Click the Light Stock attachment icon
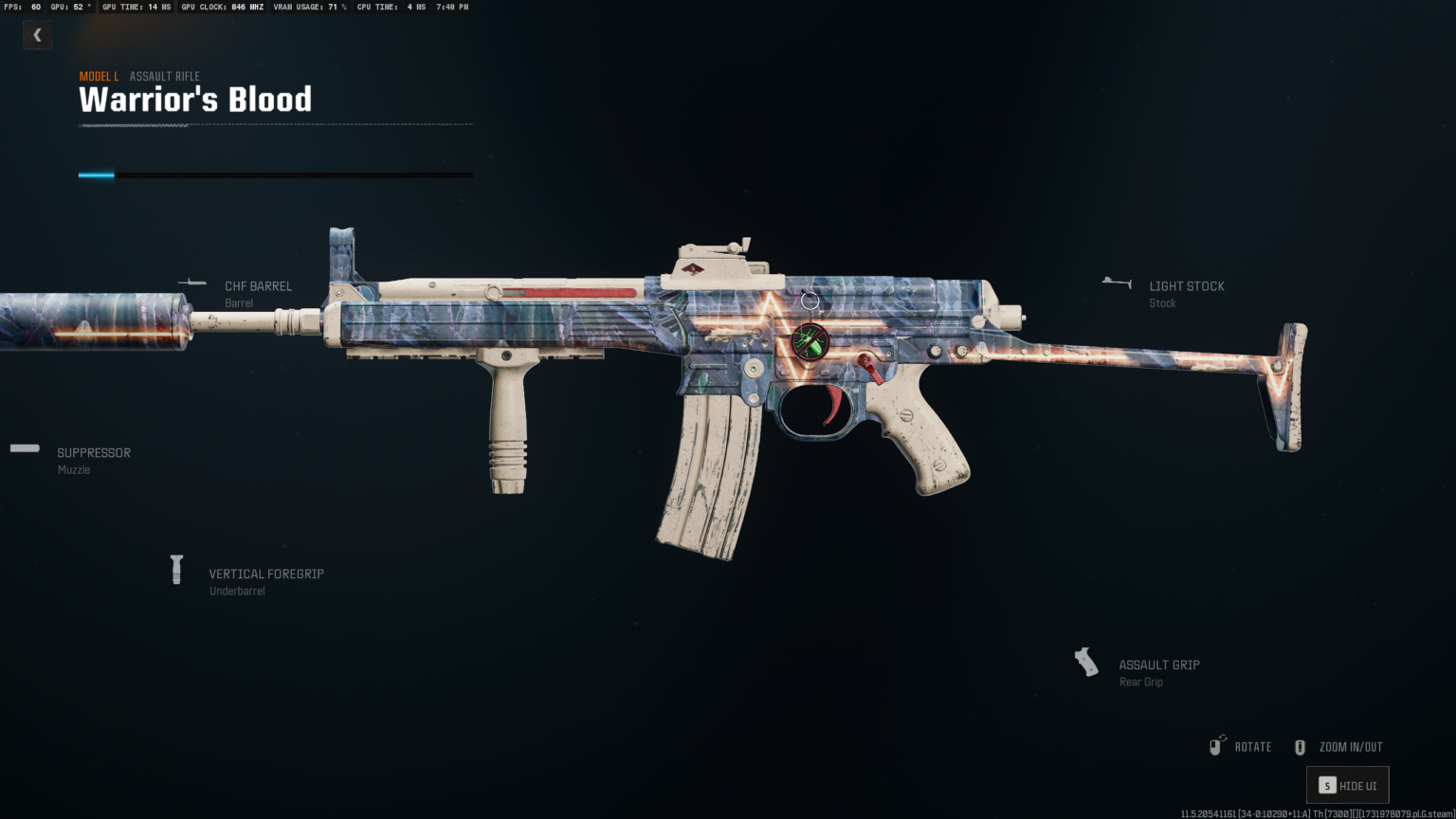 (x=1117, y=281)
